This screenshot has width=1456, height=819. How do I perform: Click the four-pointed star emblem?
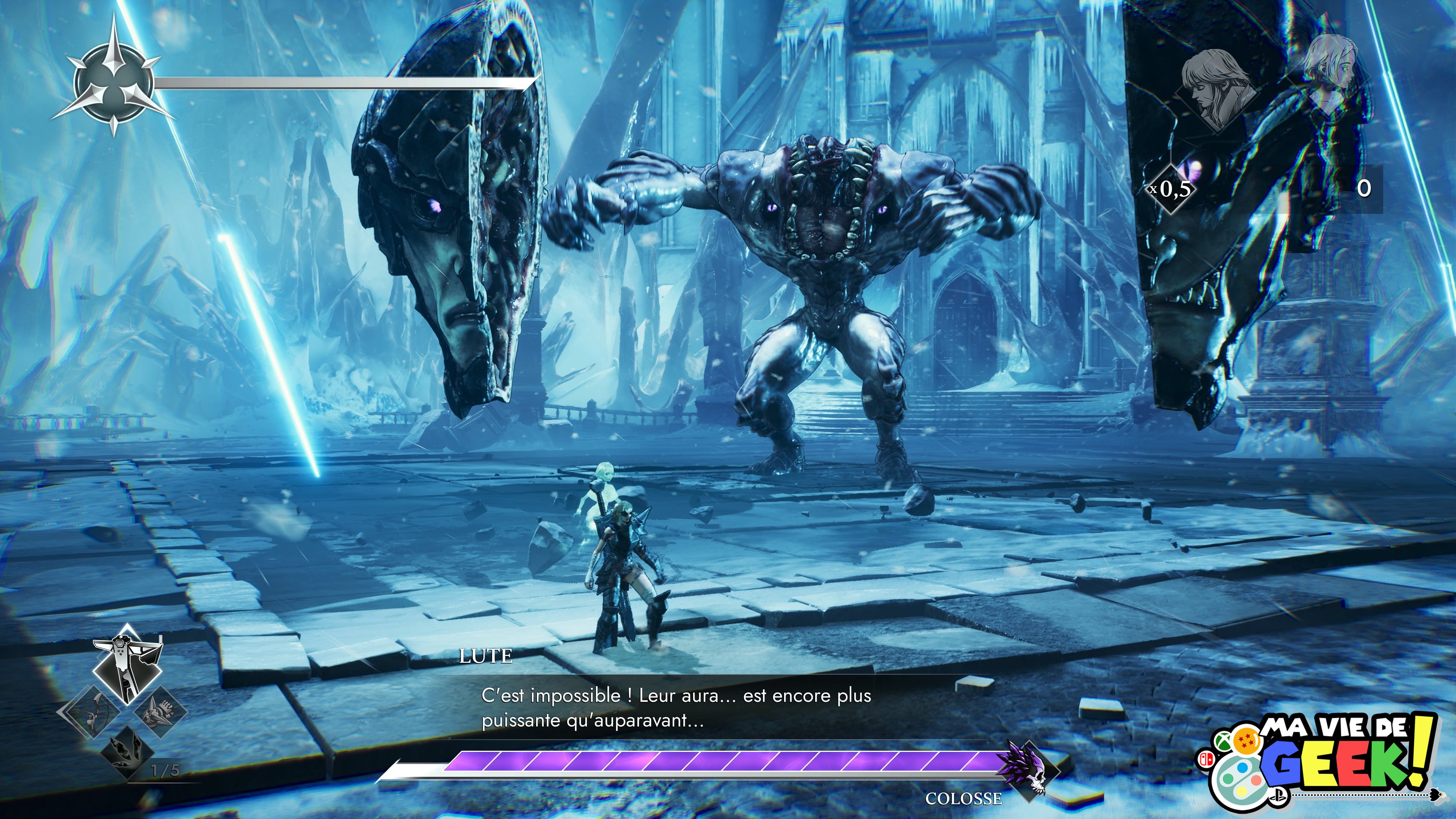[x=114, y=83]
